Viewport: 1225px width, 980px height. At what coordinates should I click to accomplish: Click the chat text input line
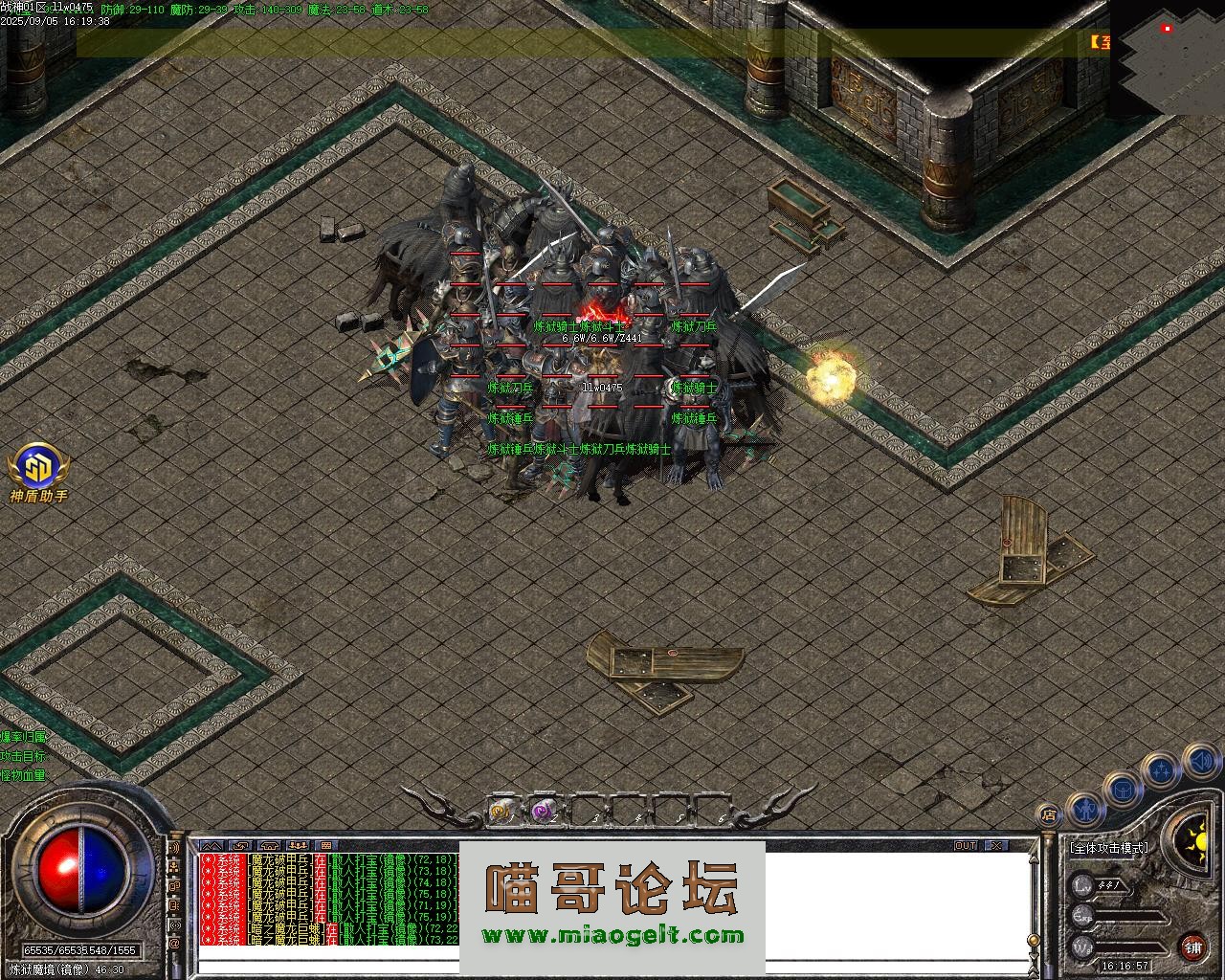coord(612,966)
